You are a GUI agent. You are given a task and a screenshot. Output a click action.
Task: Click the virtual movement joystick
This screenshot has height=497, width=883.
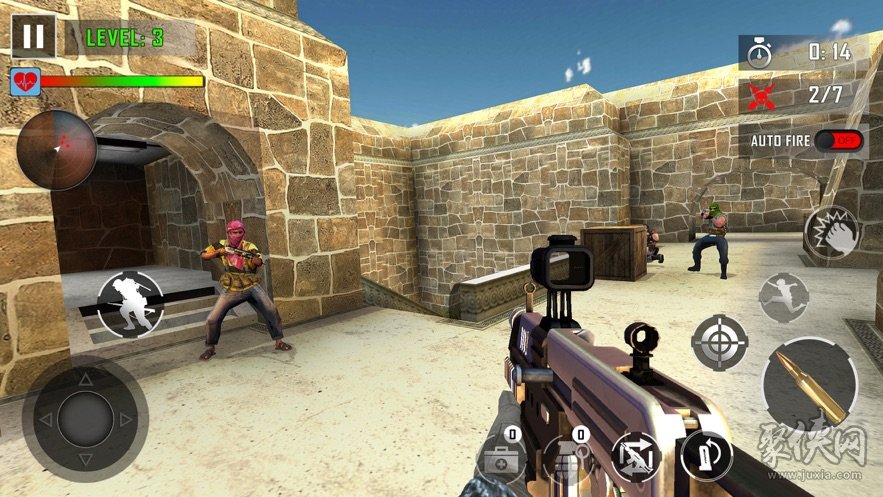coord(85,419)
